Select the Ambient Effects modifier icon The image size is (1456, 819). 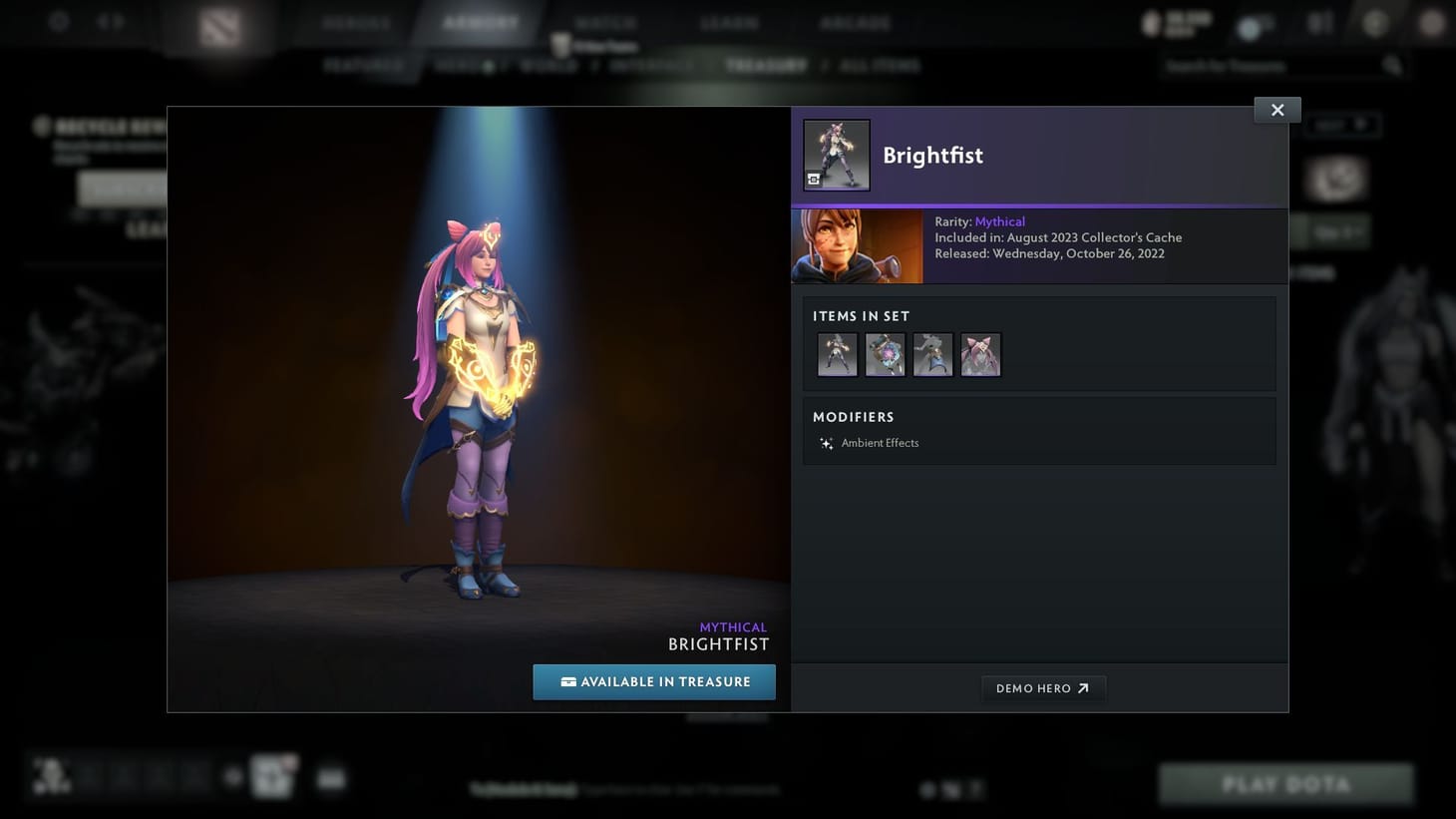826,443
